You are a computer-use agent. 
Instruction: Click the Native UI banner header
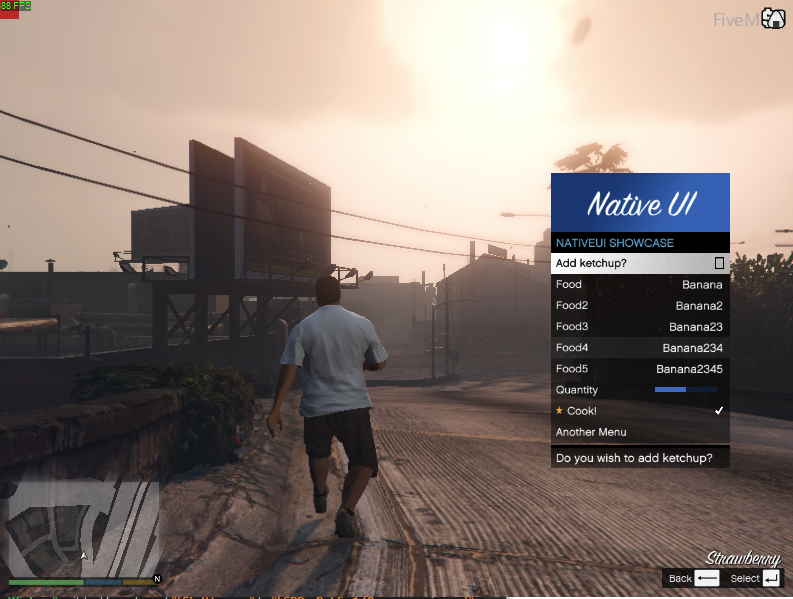[x=640, y=203]
